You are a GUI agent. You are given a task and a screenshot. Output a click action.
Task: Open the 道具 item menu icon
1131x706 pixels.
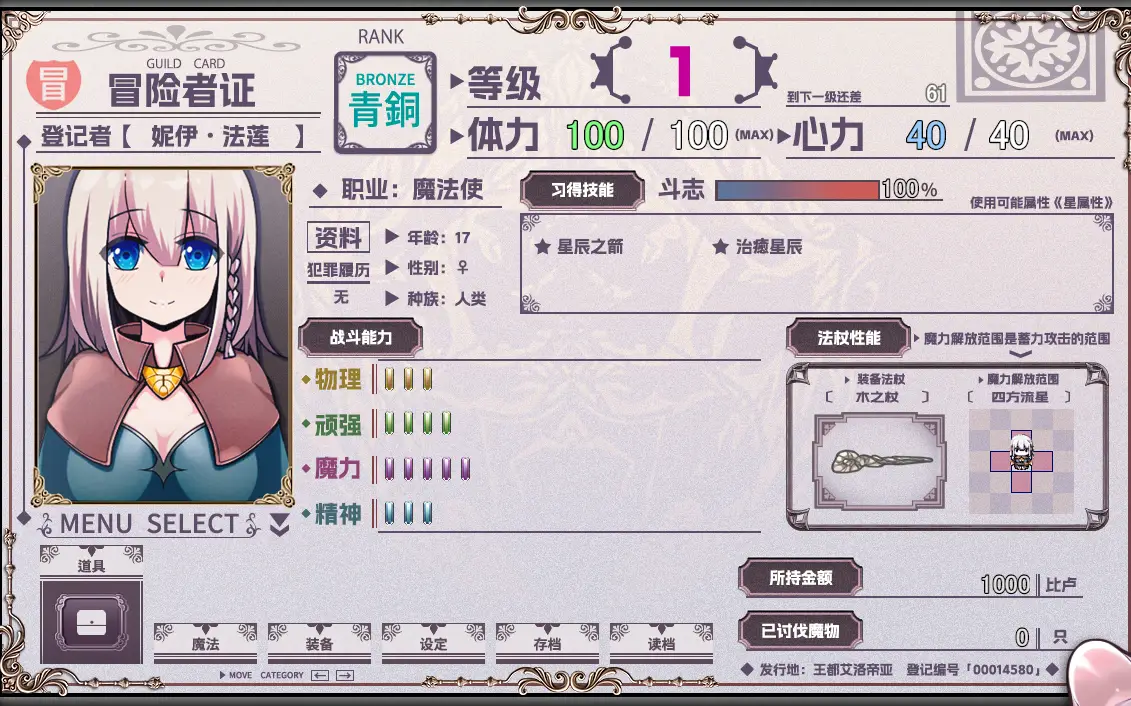(x=91, y=622)
